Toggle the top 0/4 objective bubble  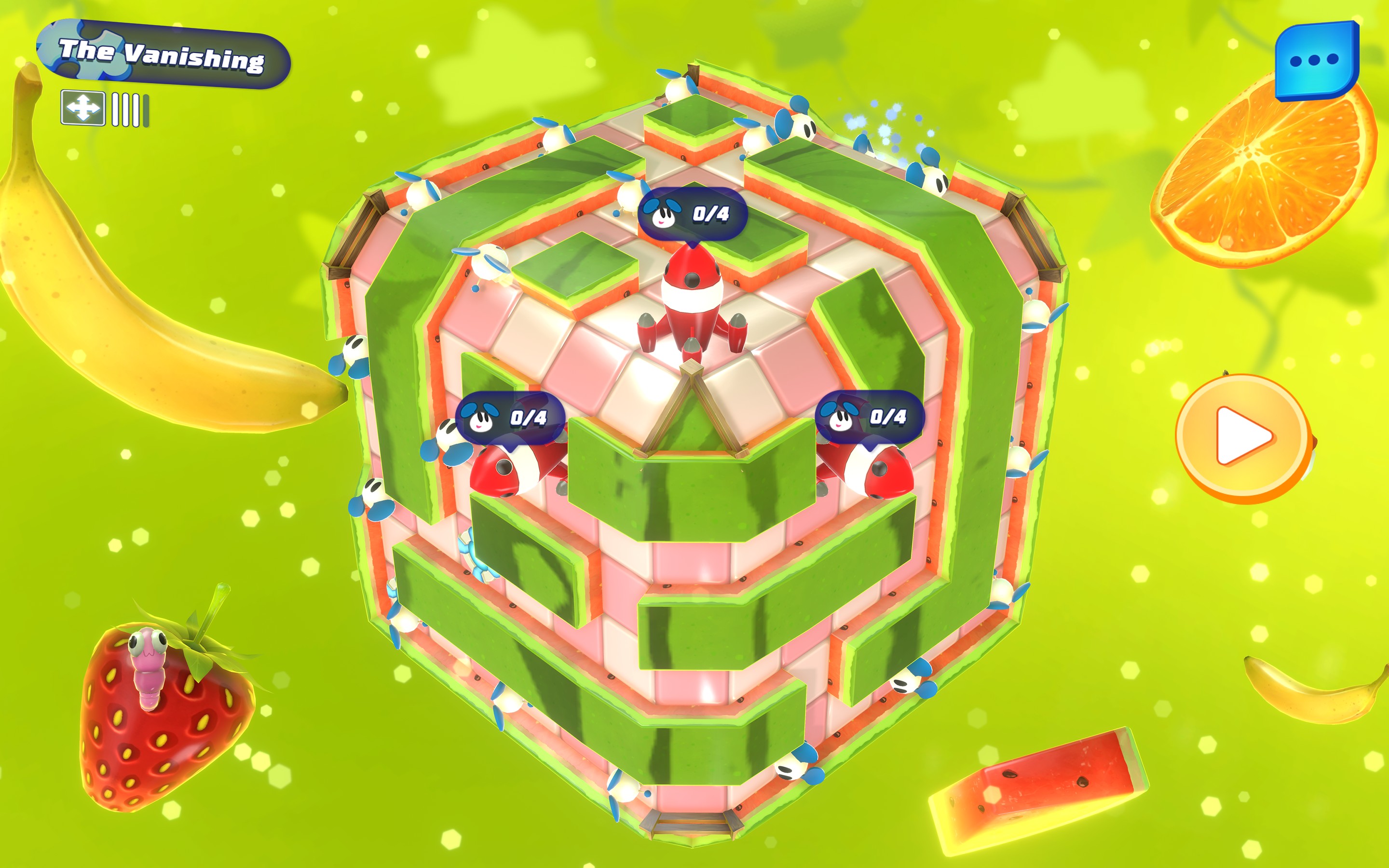click(x=694, y=214)
